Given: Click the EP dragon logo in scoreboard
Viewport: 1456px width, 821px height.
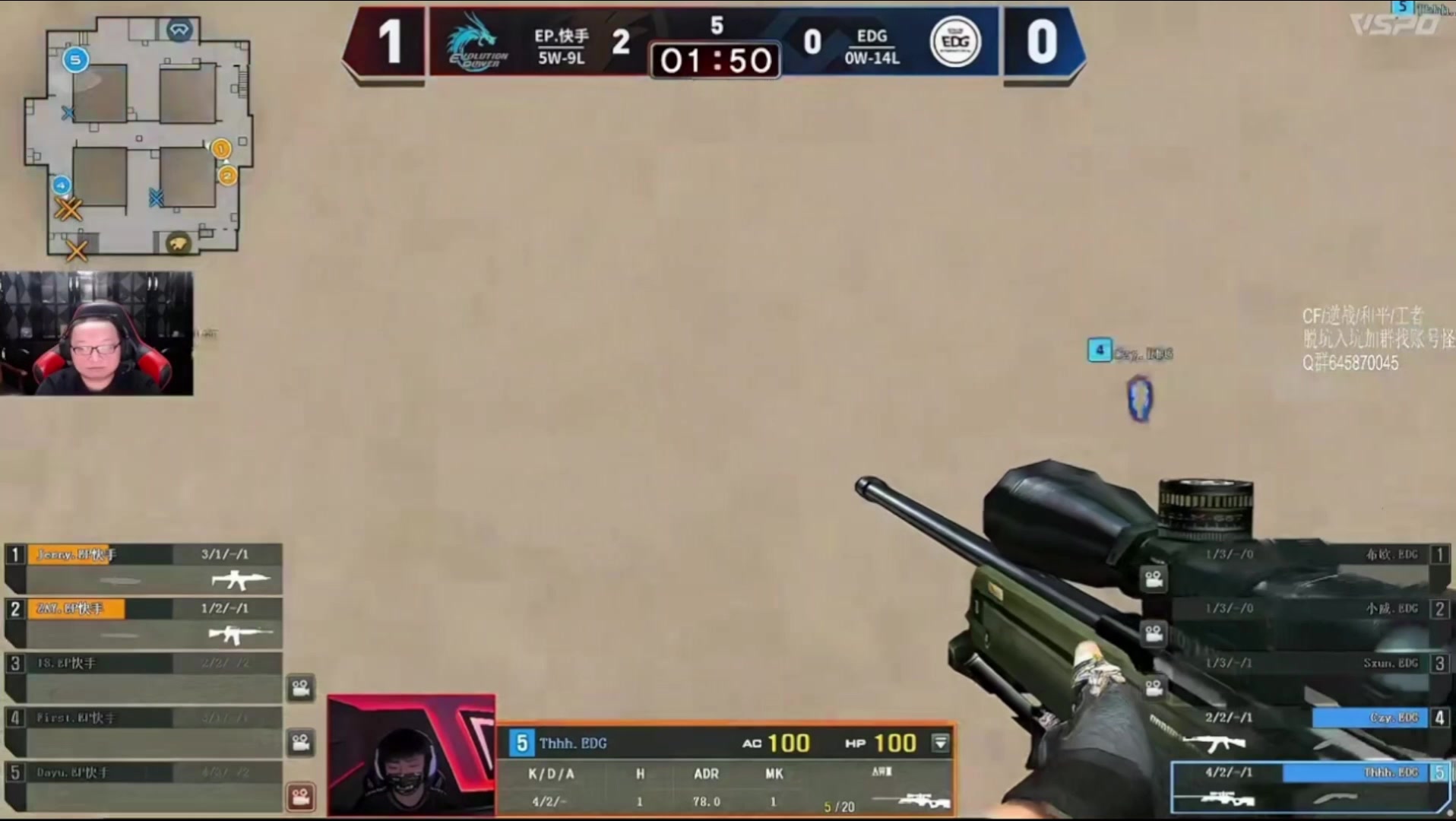Looking at the screenshot, I should click(476, 42).
